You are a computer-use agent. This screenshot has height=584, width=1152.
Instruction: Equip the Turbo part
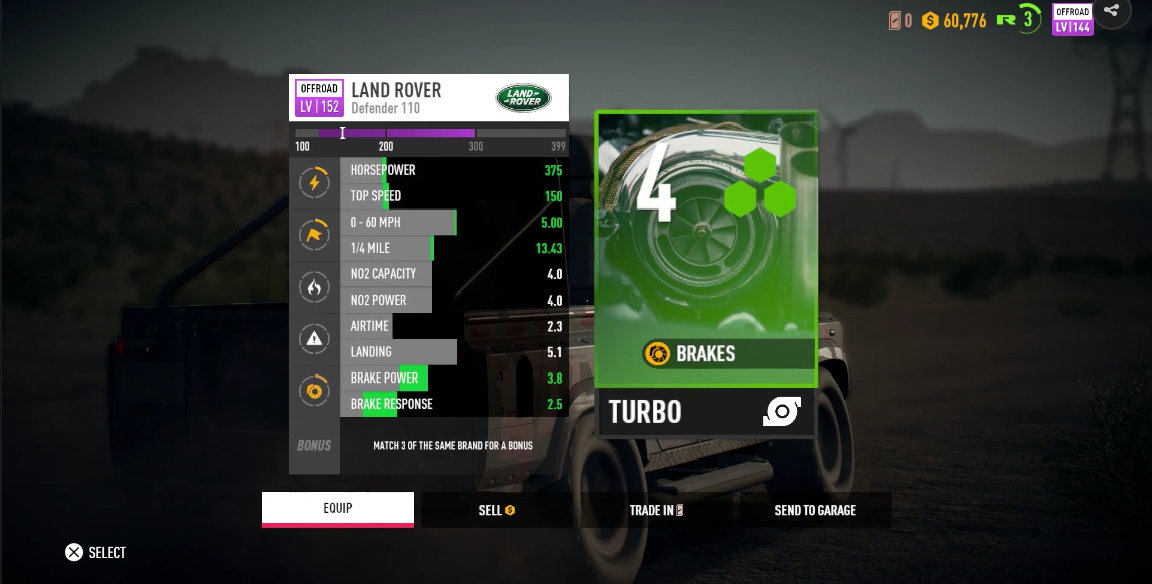[x=338, y=509]
